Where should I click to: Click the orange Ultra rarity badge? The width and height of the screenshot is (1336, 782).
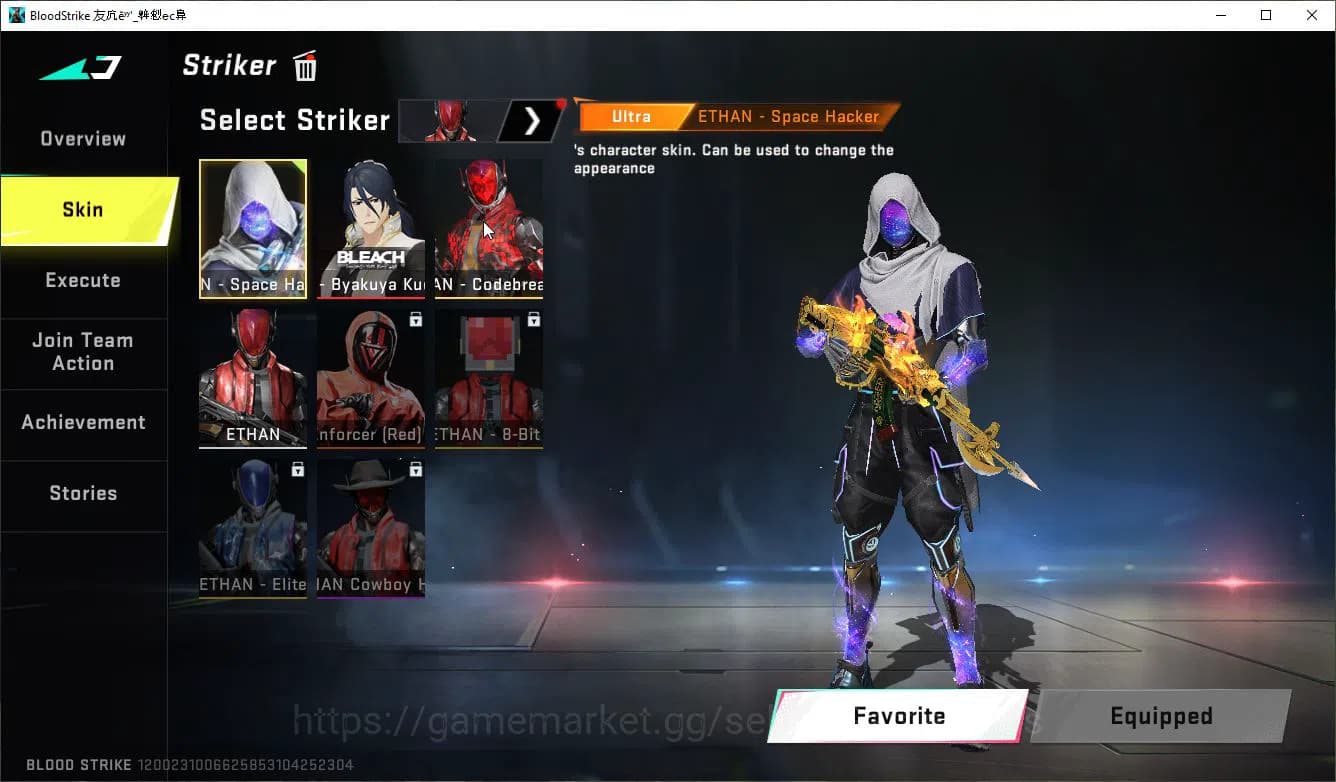tap(632, 116)
